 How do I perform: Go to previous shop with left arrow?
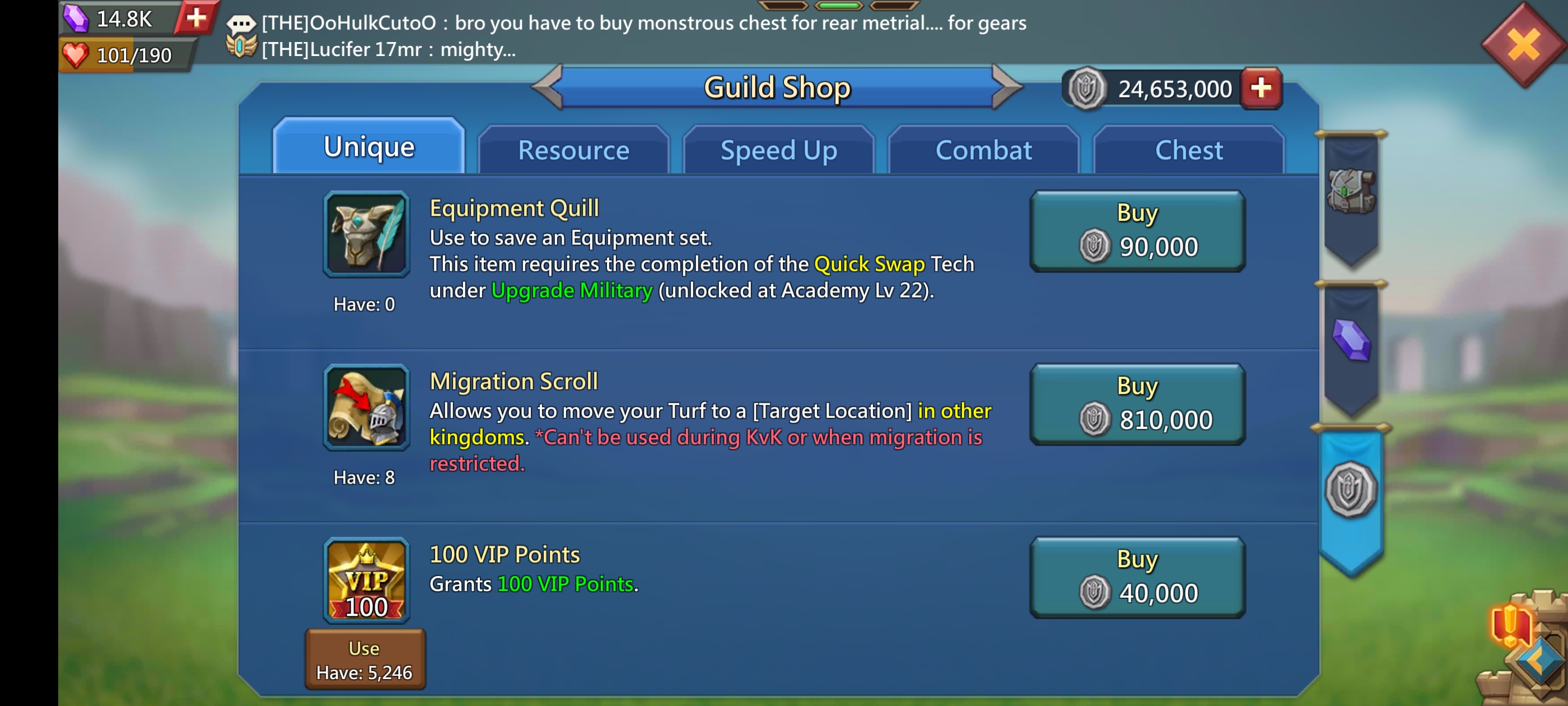(x=548, y=87)
